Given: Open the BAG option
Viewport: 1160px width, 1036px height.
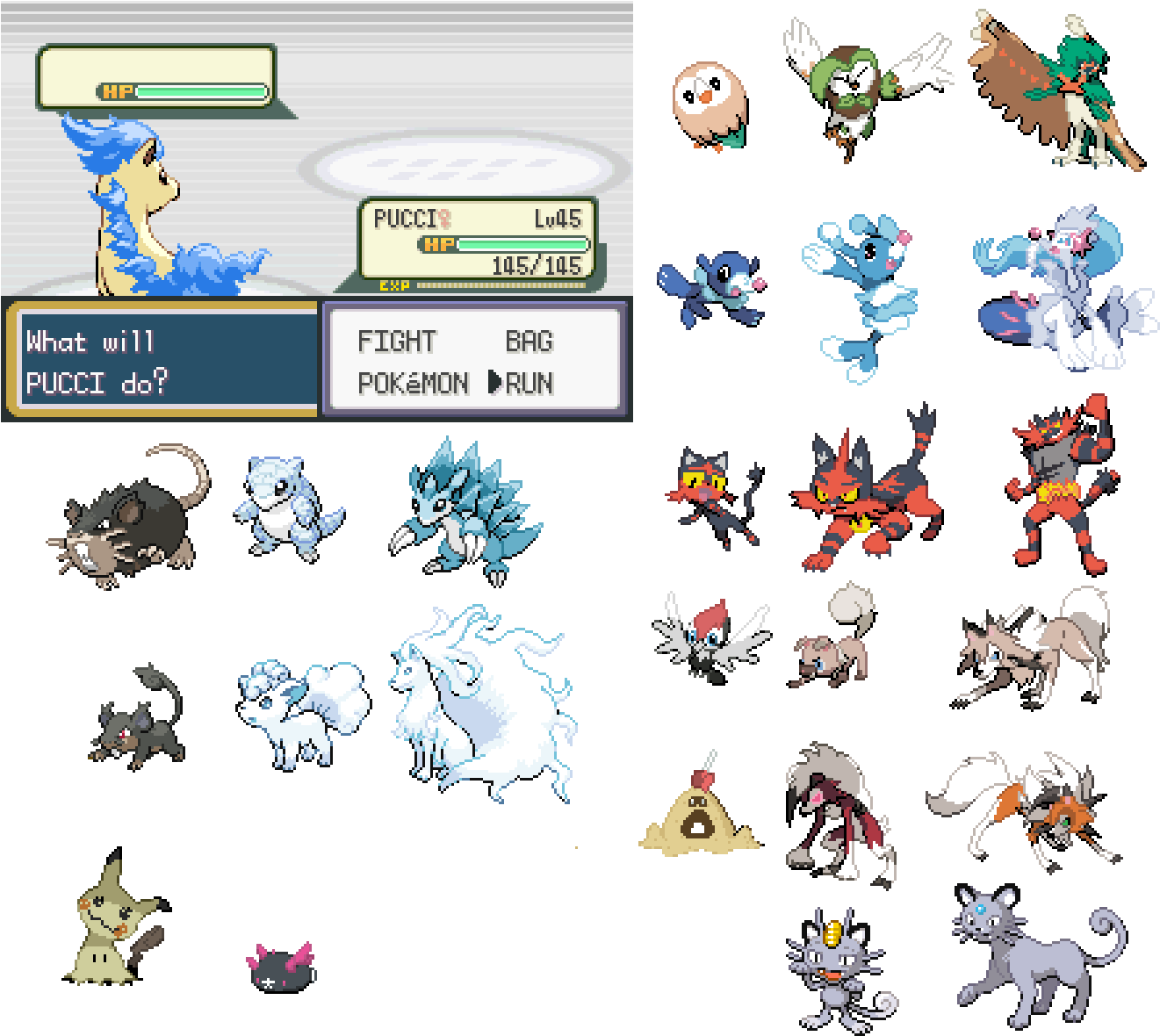Looking at the screenshot, I should coord(530,342).
